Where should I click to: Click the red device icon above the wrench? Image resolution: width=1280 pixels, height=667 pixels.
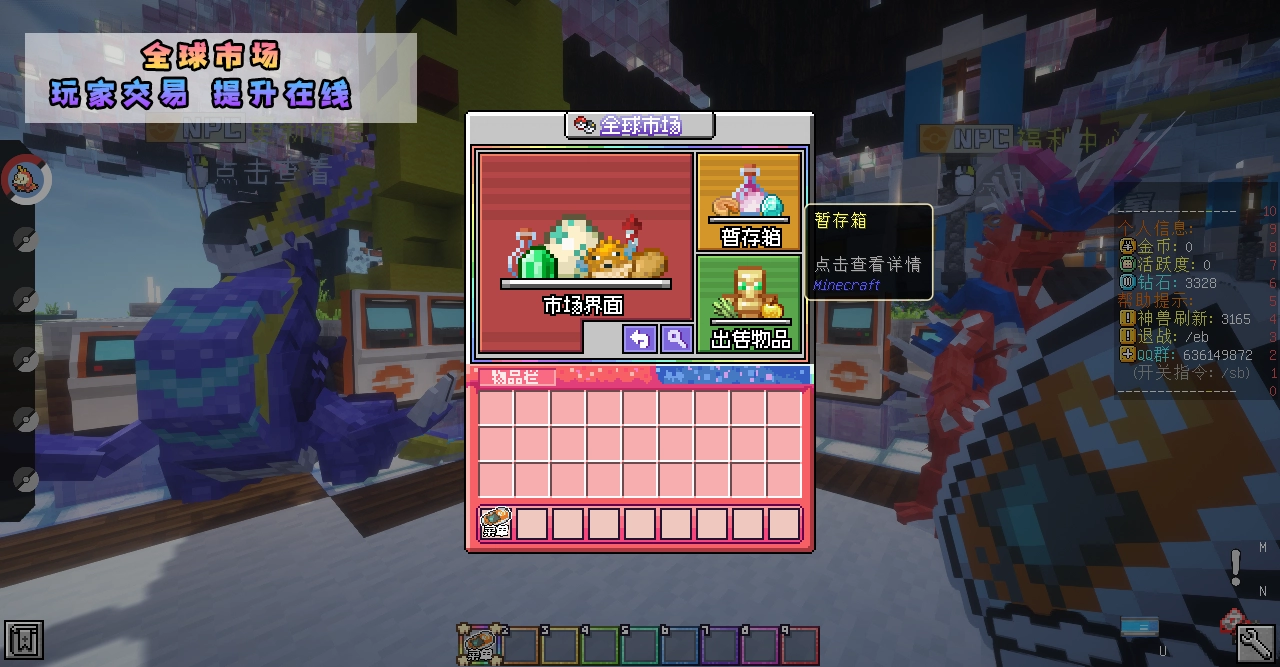point(1231,620)
